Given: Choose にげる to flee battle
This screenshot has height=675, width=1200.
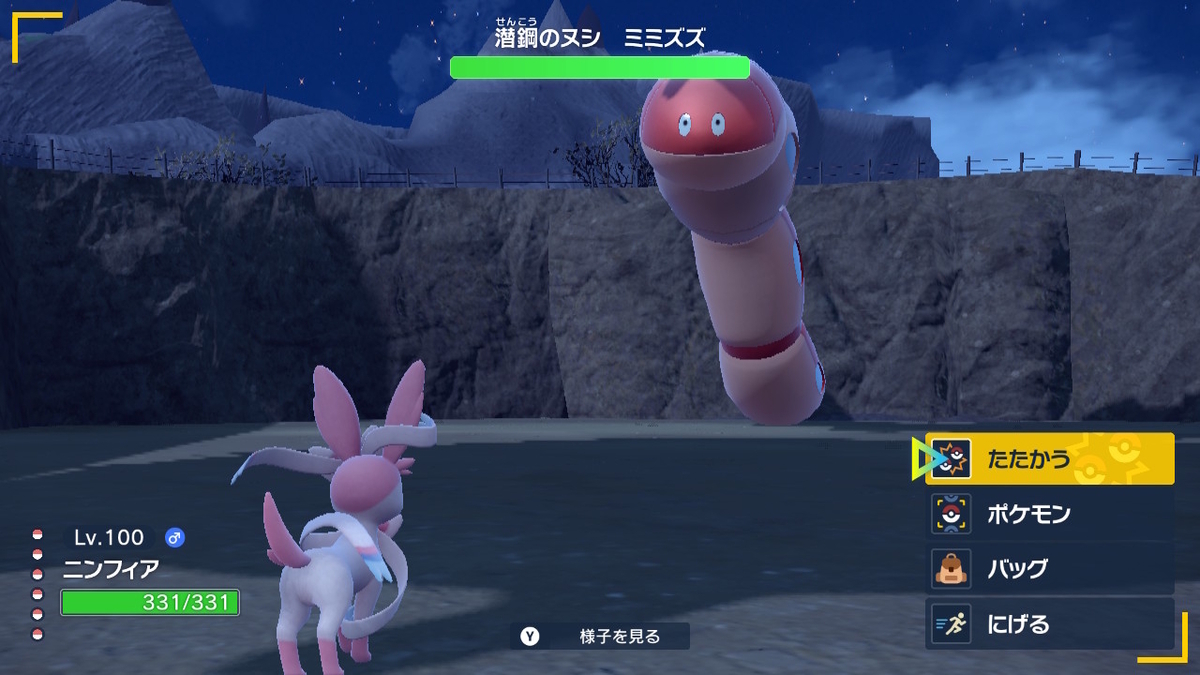Looking at the screenshot, I should [1049, 624].
